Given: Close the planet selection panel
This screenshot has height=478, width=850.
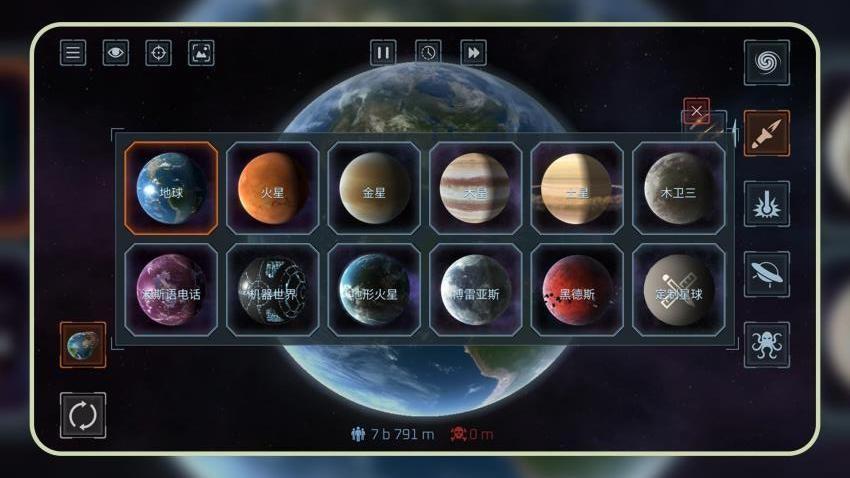Looking at the screenshot, I should click(696, 110).
